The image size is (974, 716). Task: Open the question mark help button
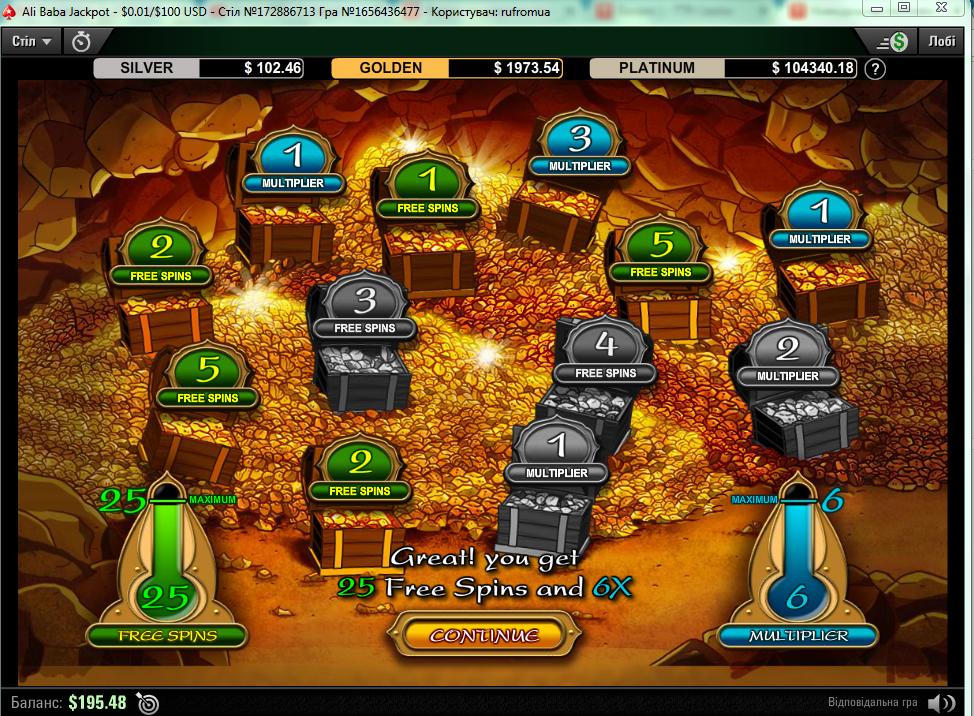pos(875,69)
